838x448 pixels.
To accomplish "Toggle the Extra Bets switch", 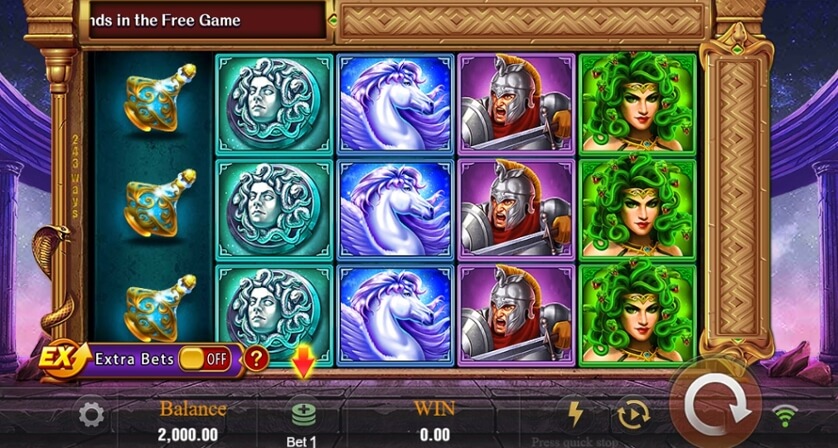I will pyautogui.click(x=205, y=358).
